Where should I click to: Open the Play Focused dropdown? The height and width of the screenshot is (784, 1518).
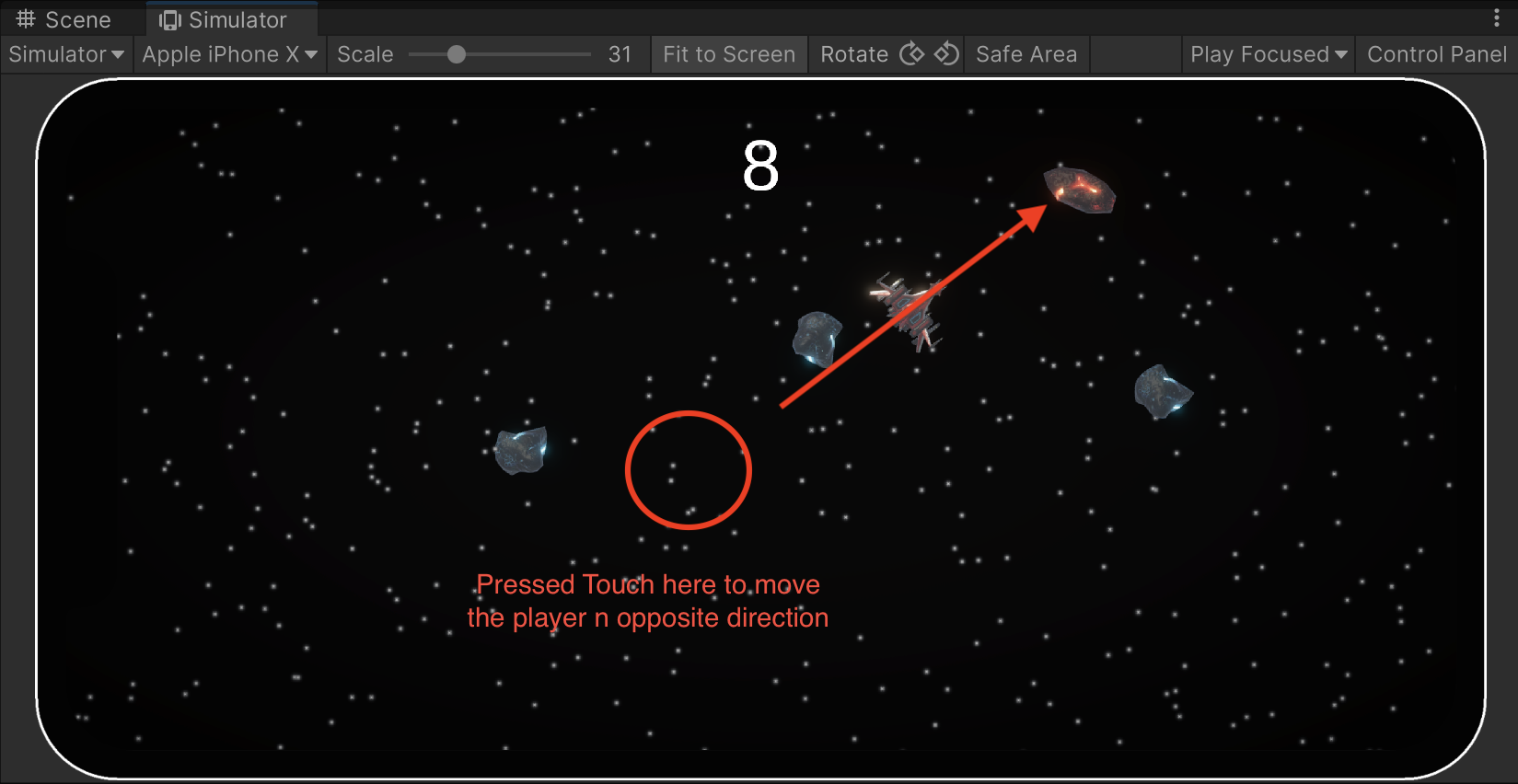(1267, 54)
